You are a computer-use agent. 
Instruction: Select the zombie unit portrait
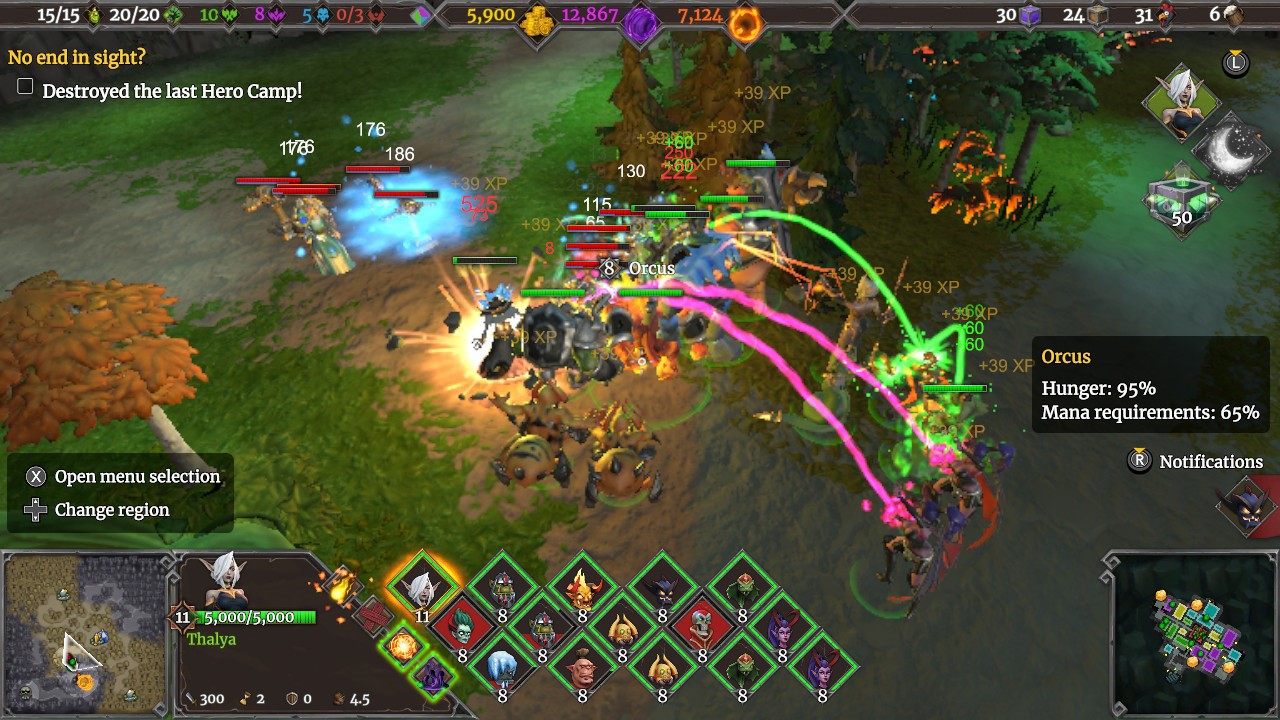[462, 627]
